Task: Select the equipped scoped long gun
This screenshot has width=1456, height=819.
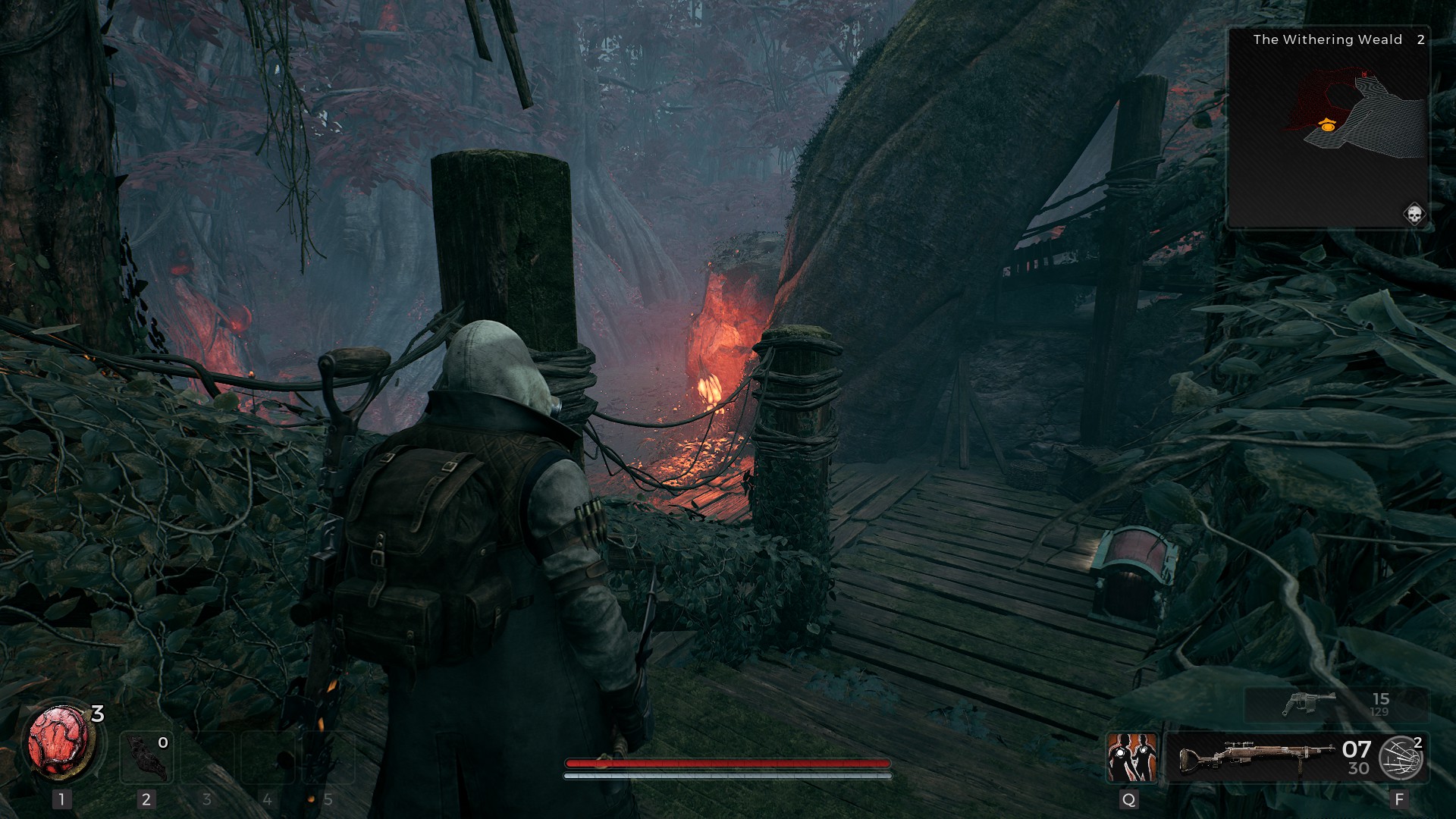Action: tap(1257, 757)
